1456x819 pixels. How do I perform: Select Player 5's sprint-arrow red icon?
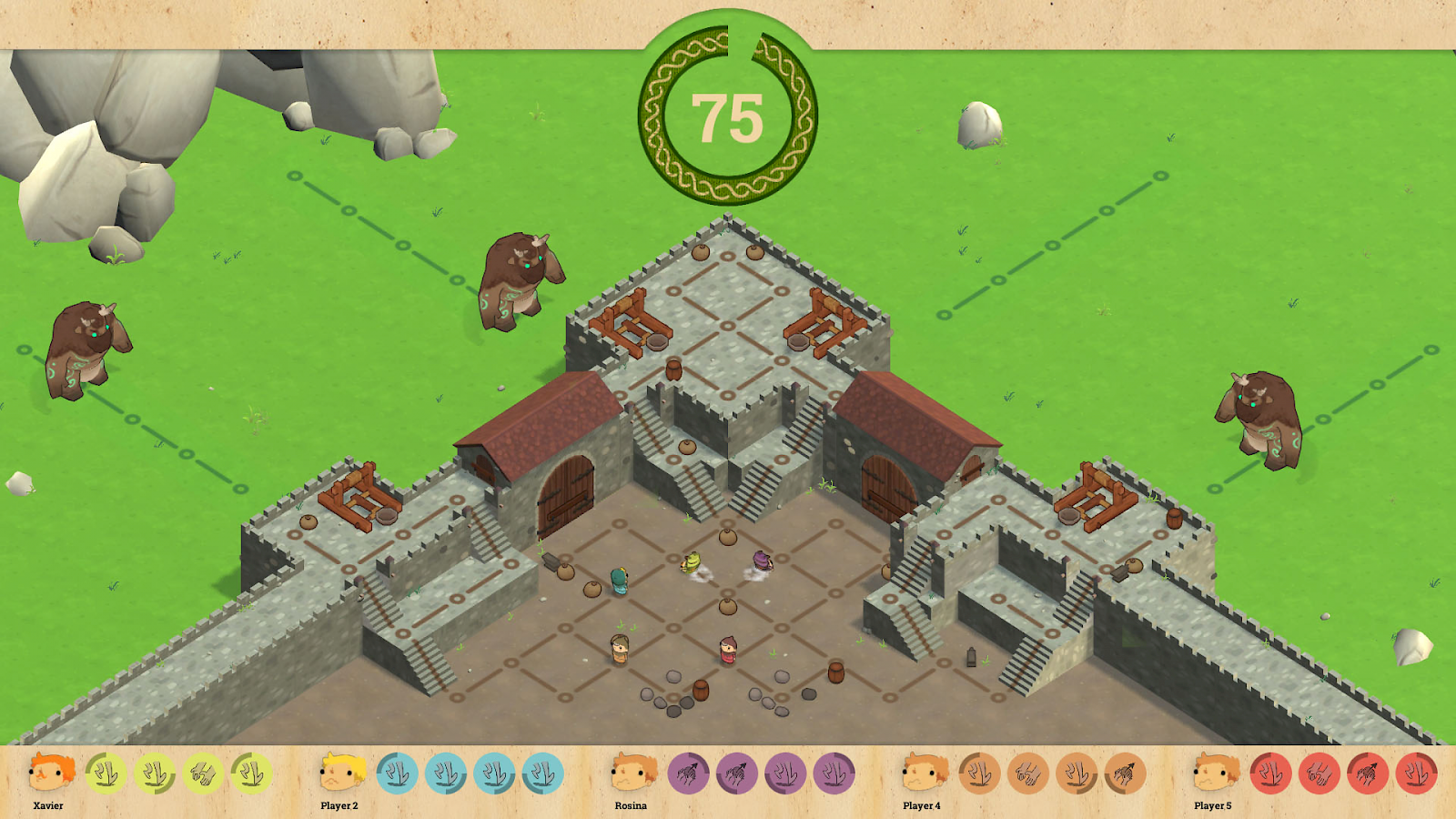pyautogui.click(x=1369, y=771)
